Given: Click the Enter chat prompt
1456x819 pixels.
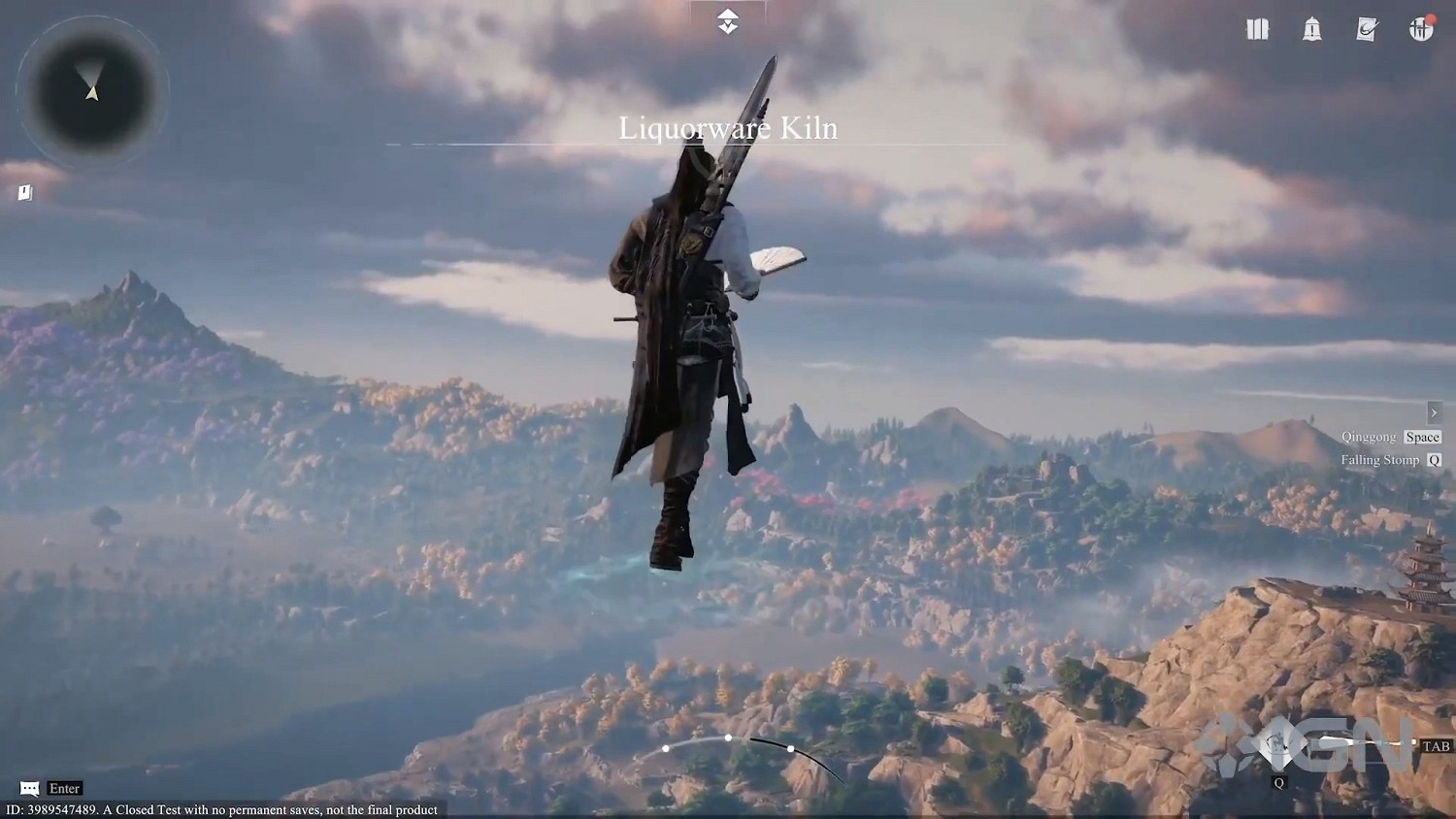Looking at the screenshot, I should point(63,788).
